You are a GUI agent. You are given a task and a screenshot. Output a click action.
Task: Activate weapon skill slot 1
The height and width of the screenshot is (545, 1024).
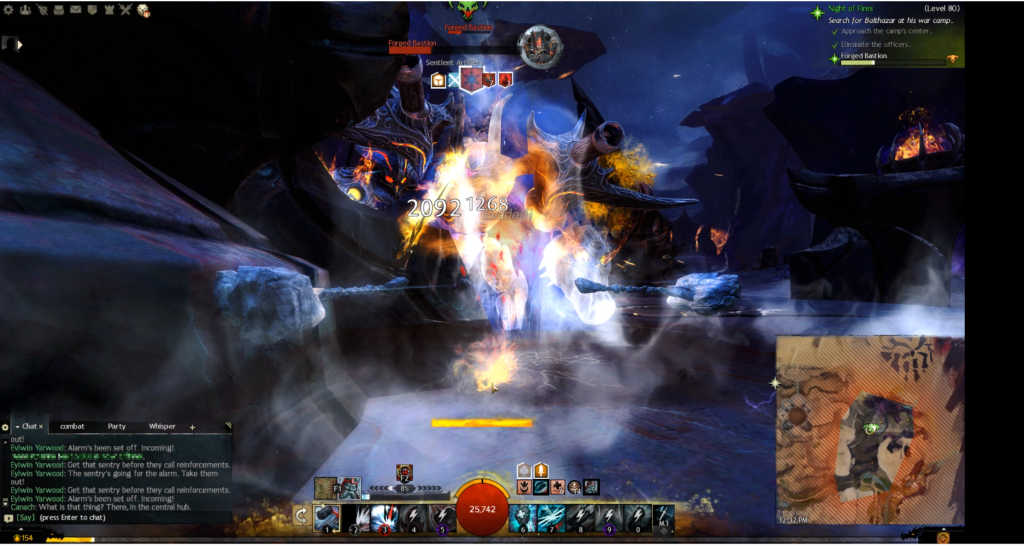coord(327,518)
